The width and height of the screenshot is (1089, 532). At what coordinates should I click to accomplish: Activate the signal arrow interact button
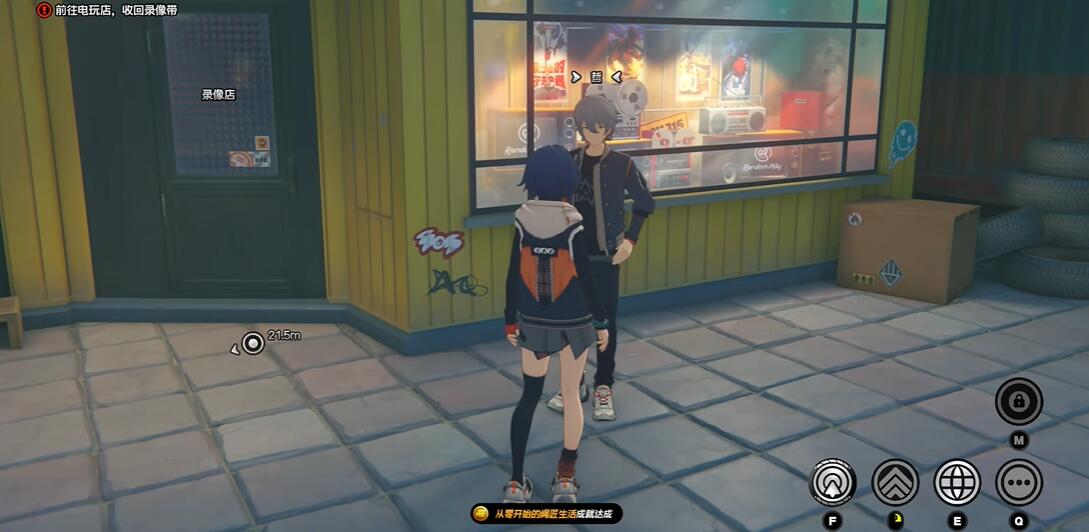click(832, 483)
